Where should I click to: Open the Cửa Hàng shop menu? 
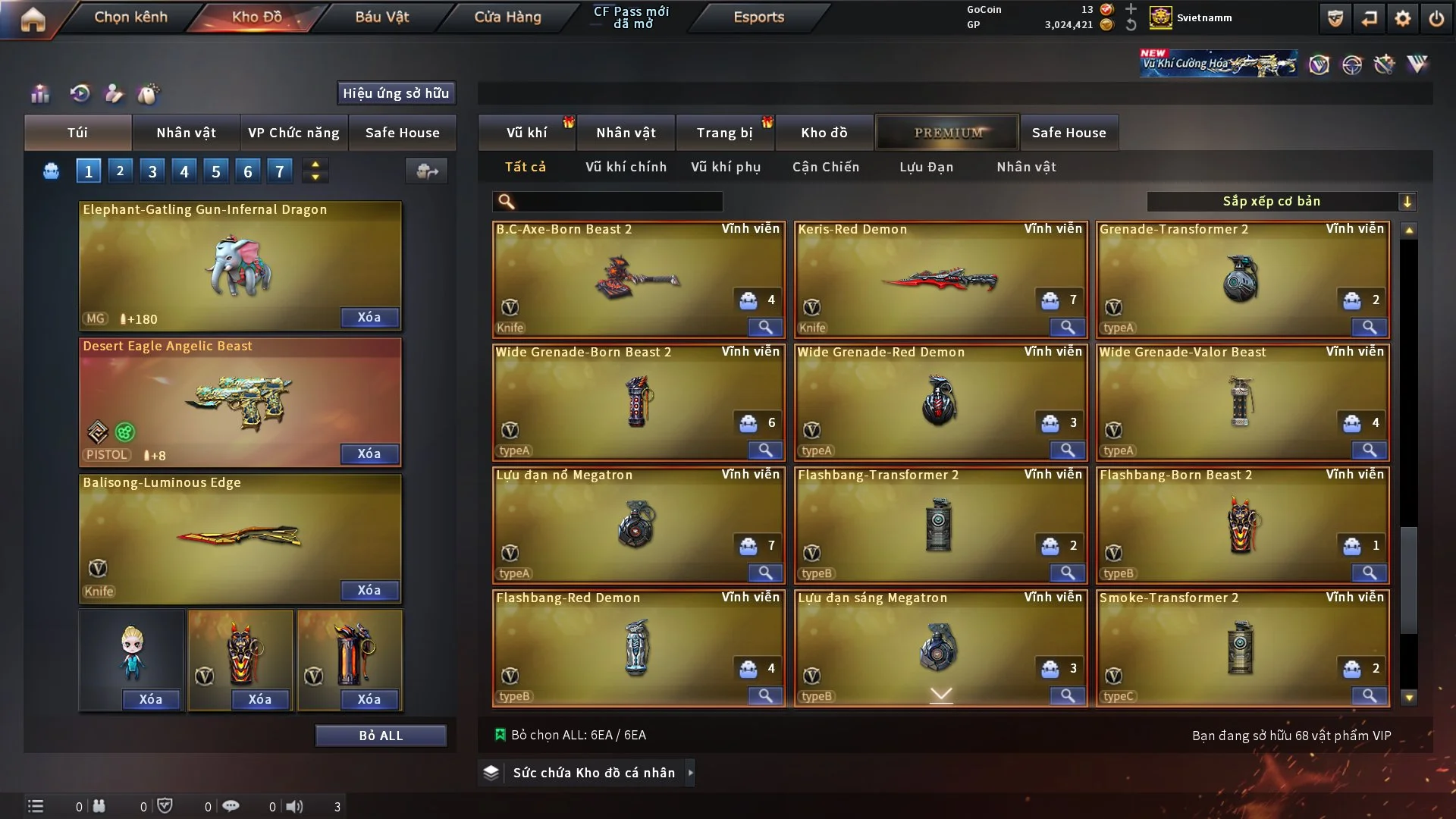tap(507, 17)
